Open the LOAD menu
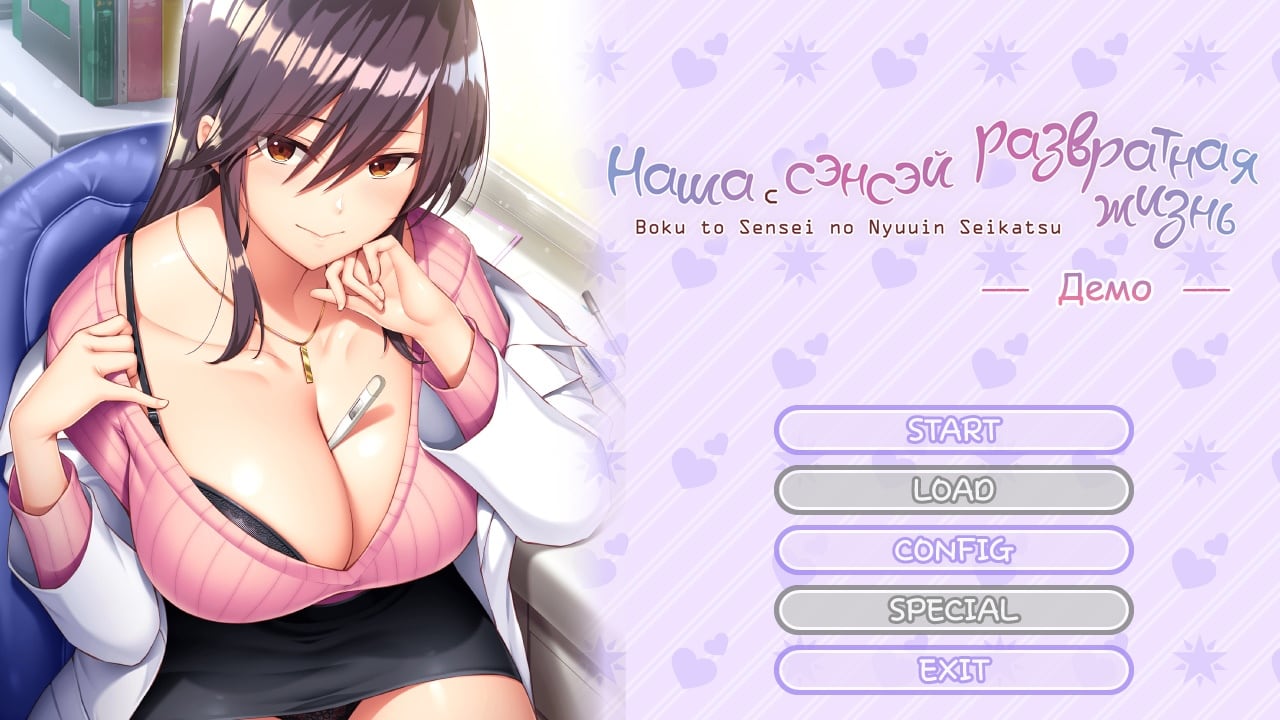Screen dimensions: 1280x720 click(953, 490)
